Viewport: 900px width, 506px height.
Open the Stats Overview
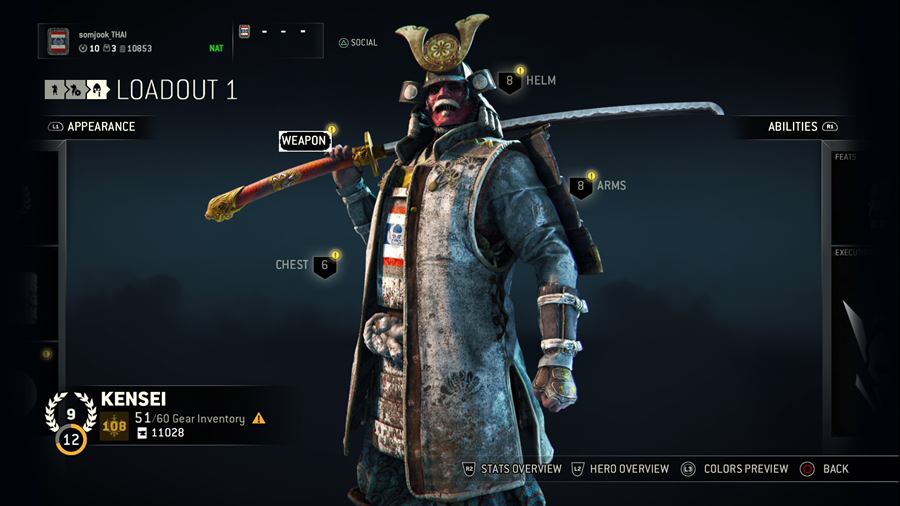coord(512,469)
